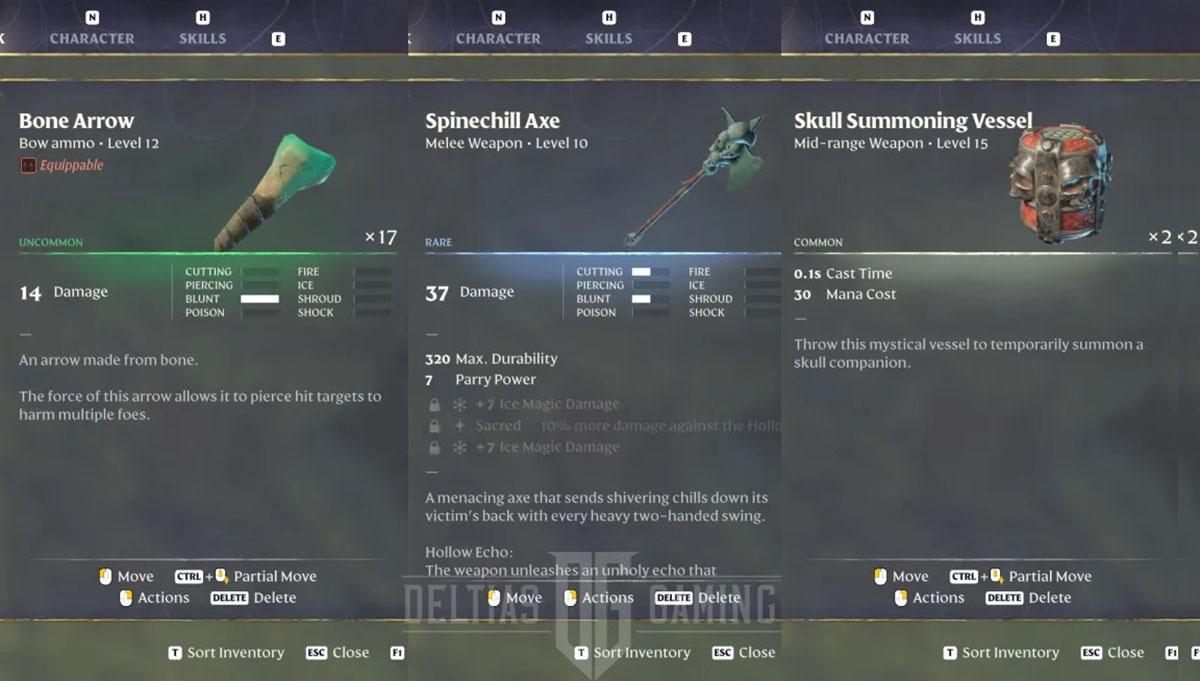Switch to Skills tab above Bone Arrow

click(x=202, y=38)
